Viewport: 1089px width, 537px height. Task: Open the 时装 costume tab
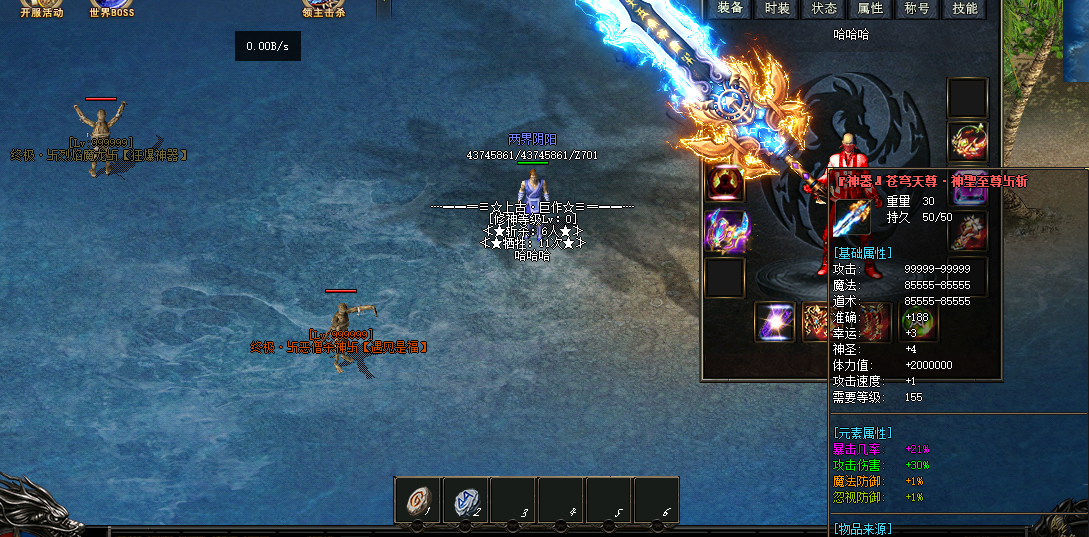777,9
